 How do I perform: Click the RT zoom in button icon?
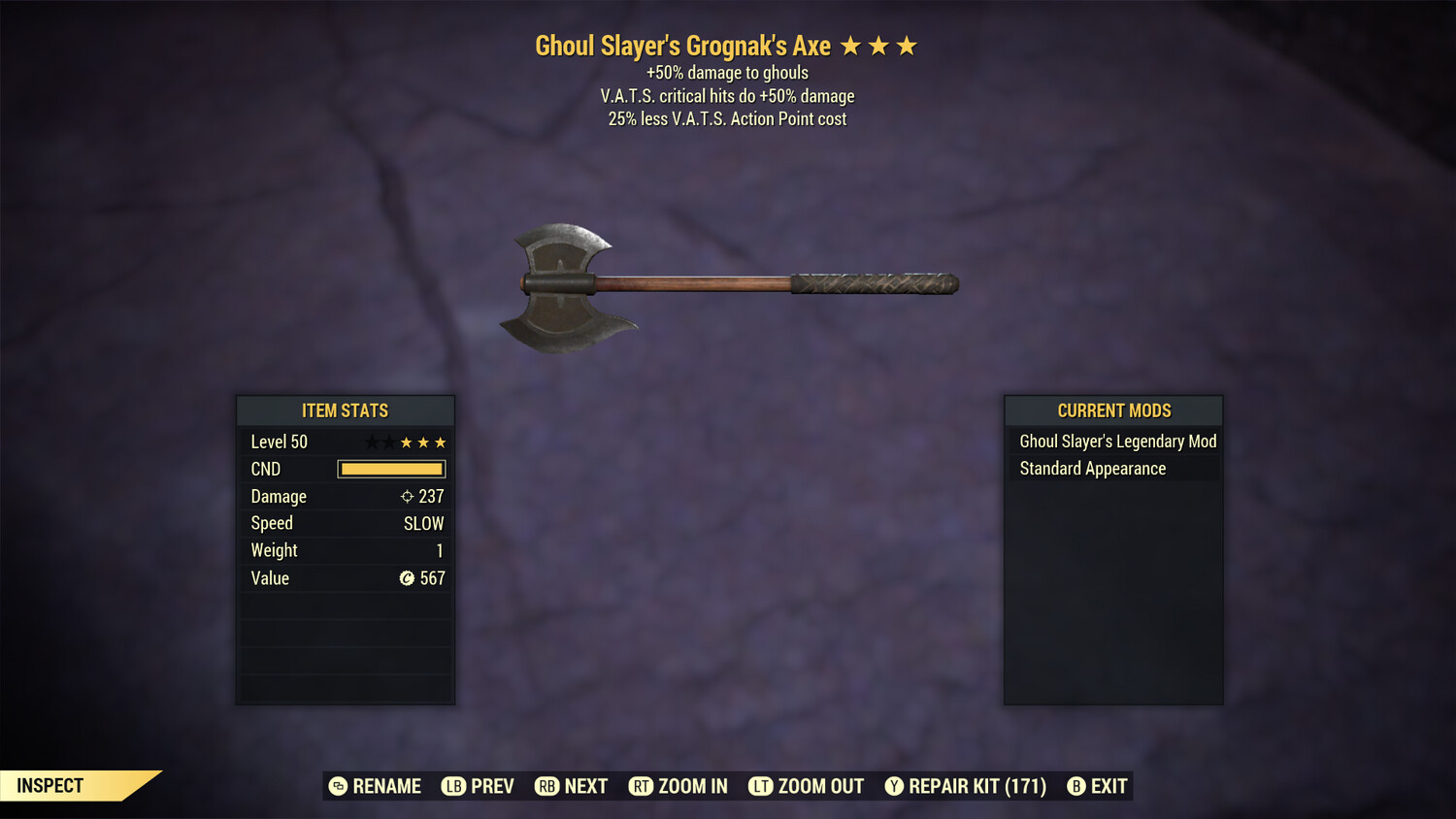click(x=642, y=786)
